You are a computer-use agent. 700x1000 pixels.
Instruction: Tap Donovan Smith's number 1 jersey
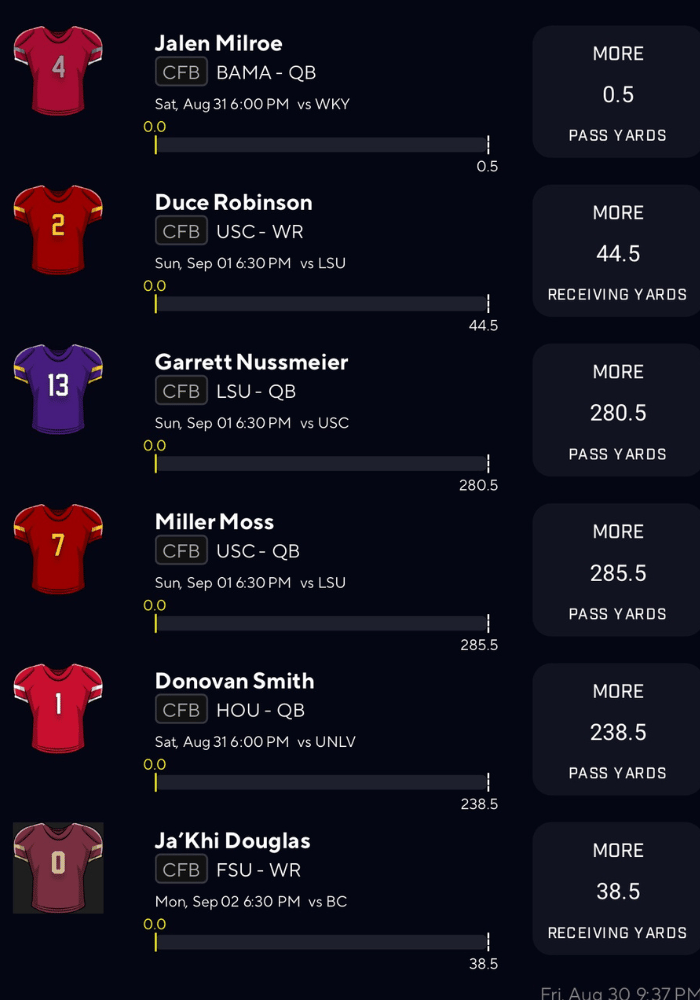coord(58,706)
